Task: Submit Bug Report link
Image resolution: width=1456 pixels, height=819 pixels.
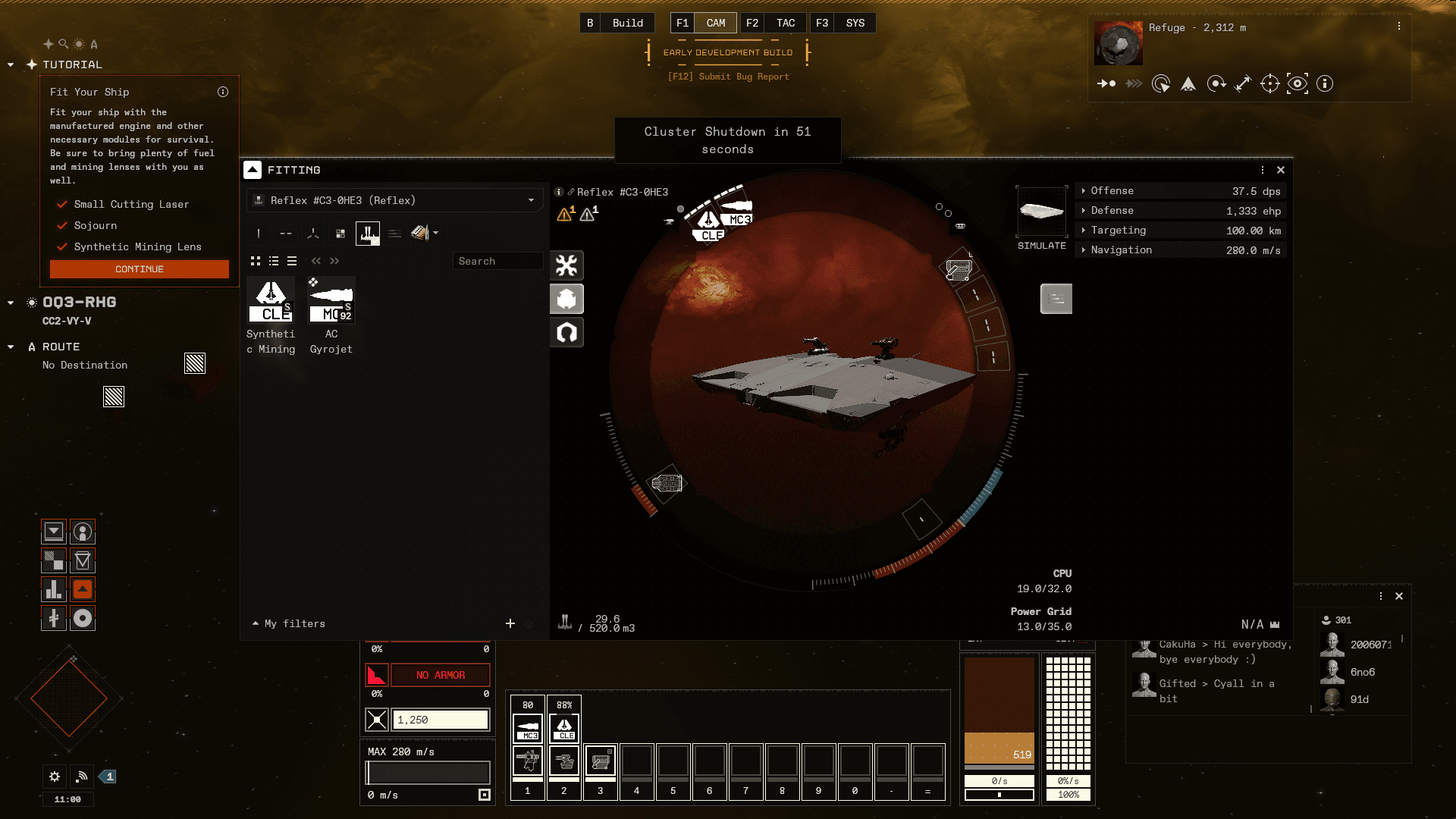Action: [x=728, y=77]
